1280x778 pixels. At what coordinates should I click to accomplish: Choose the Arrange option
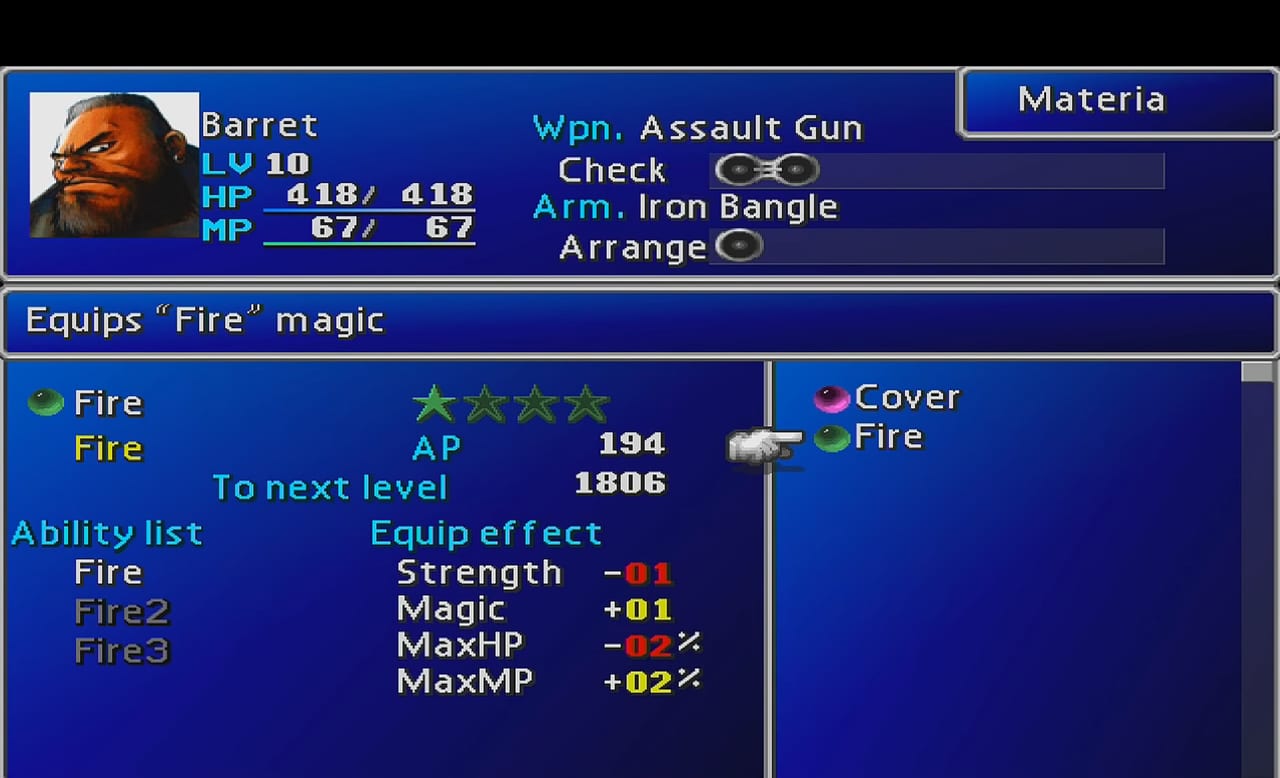[x=632, y=247]
